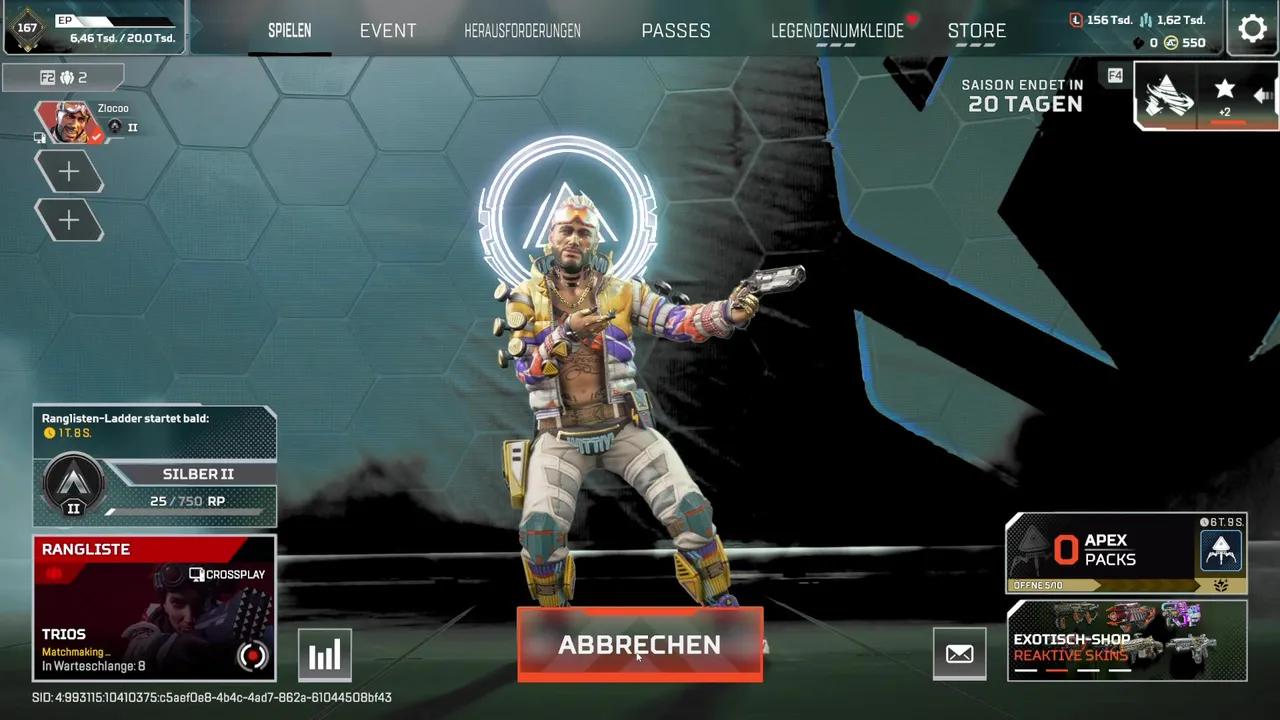Go to the Herausforderungen tab
Screen dimensions: 1280x720
(x=522, y=31)
